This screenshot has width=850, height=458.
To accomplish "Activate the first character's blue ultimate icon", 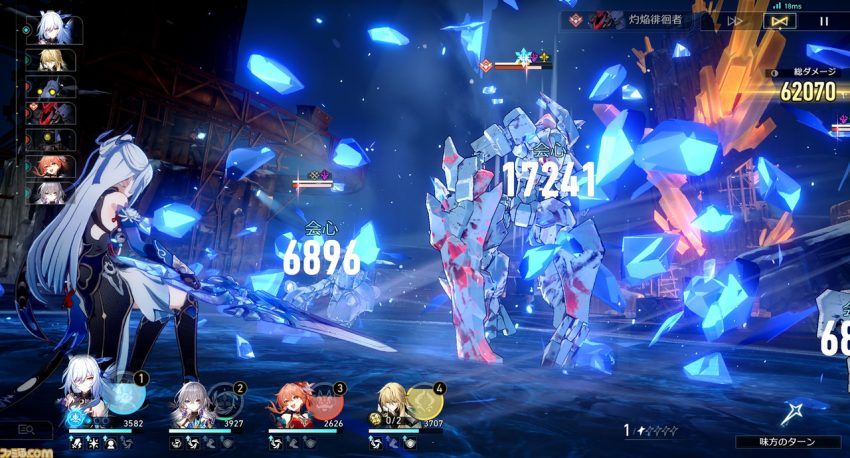I will tap(123, 397).
